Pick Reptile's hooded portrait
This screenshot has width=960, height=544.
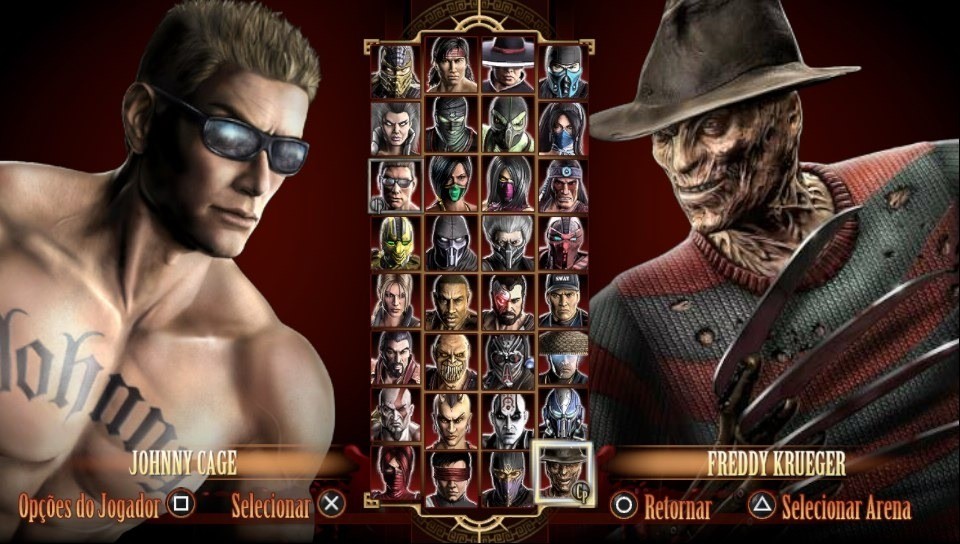click(507, 124)
